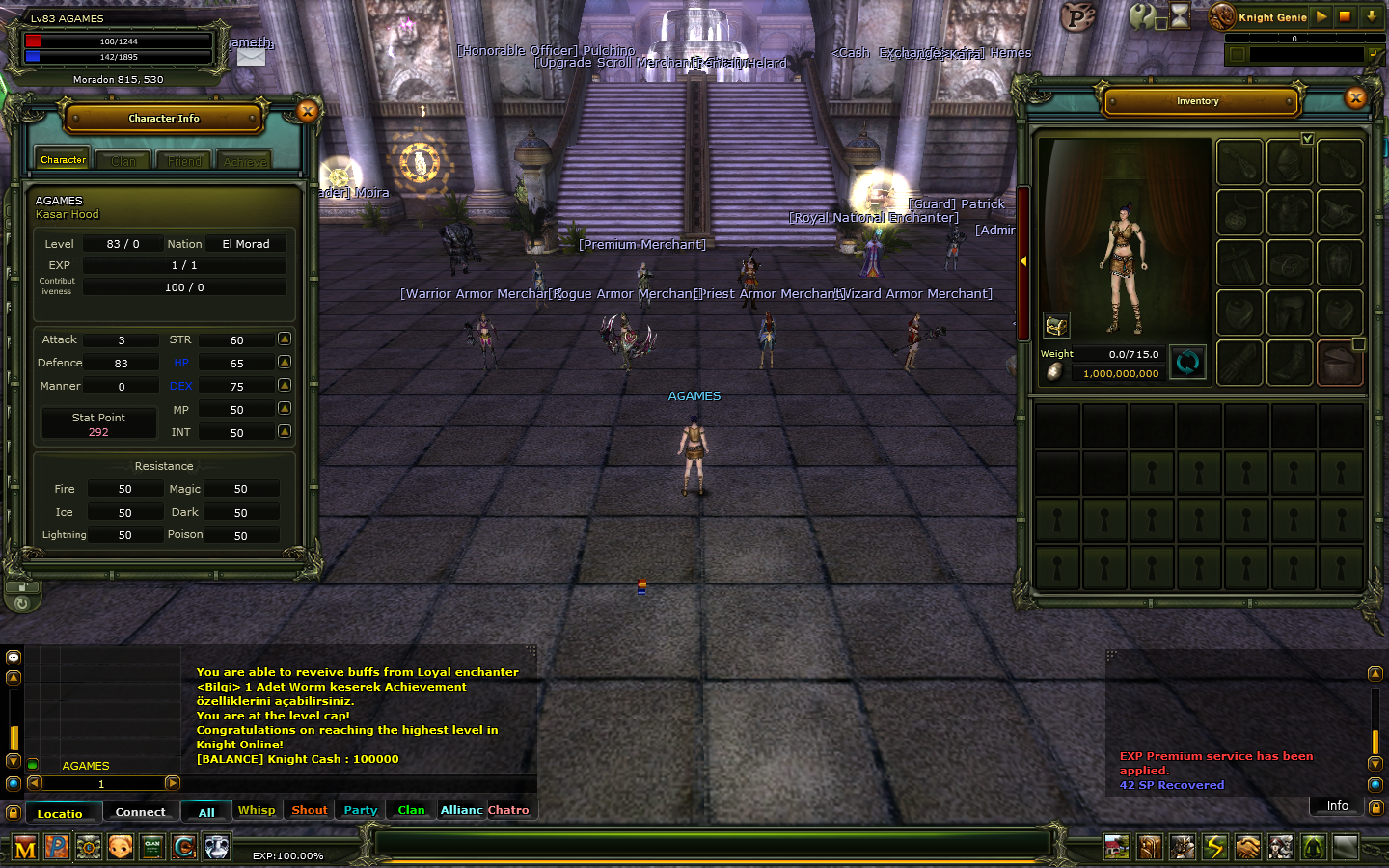The image size is (1389, 868).
Task: Close the Character Info window
Action: click(308, 112)
